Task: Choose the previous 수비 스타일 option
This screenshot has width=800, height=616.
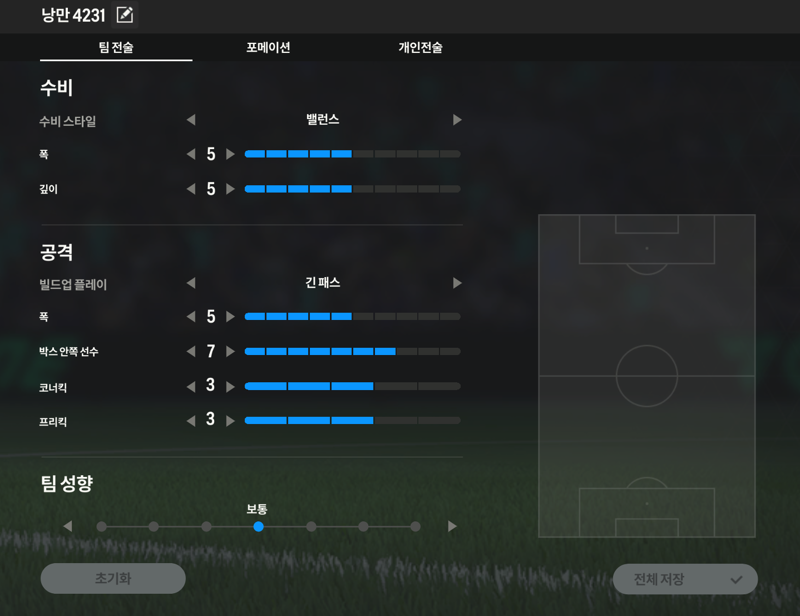Action: pos(191,120)
